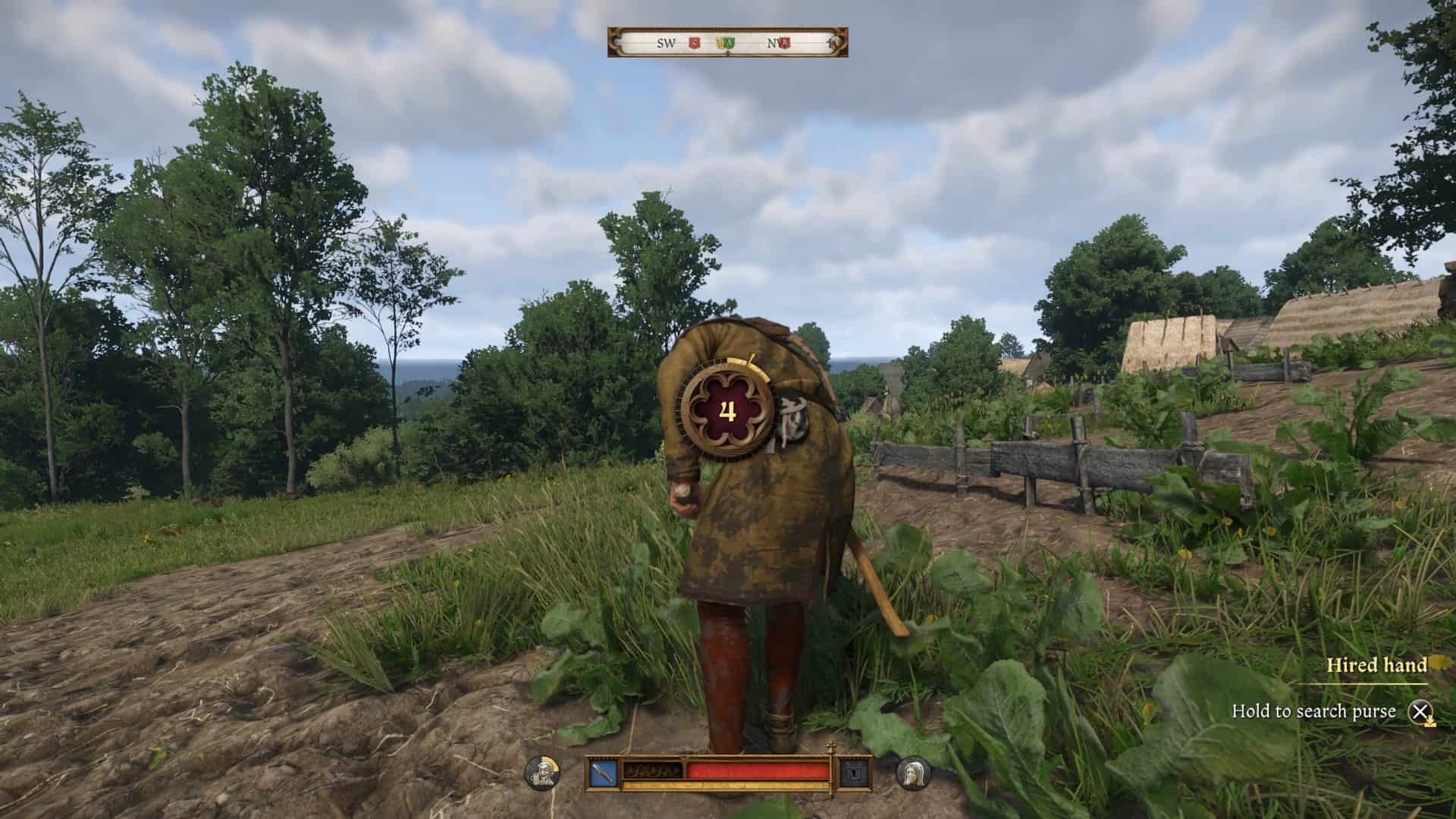The height and width of the screenshot is (819, 1456).
Task: Click the red suspicion meter bar
Action: pyautogui.click(x=757, y=770)
